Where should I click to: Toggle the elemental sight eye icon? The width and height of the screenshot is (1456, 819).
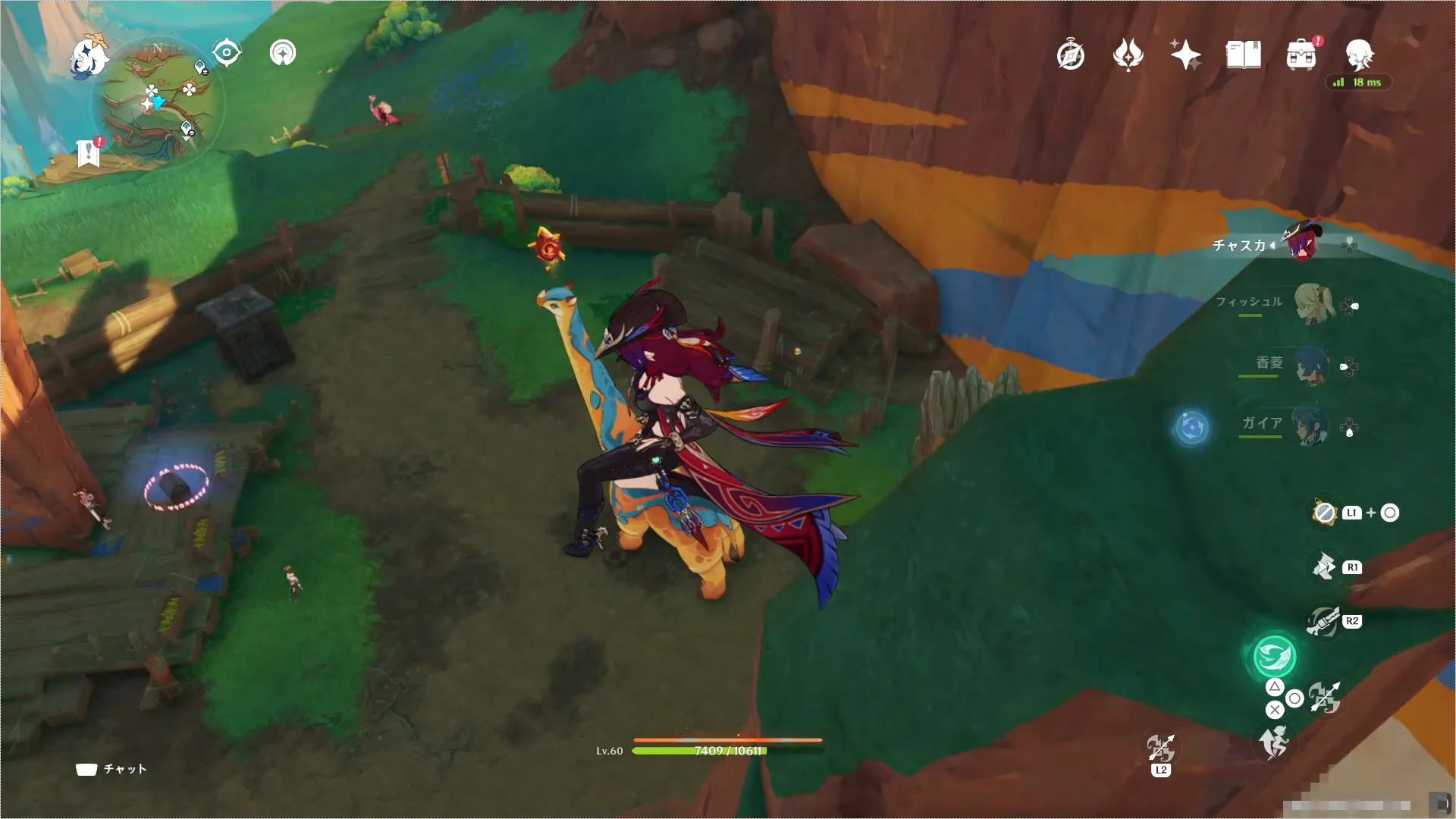(227, 53)
